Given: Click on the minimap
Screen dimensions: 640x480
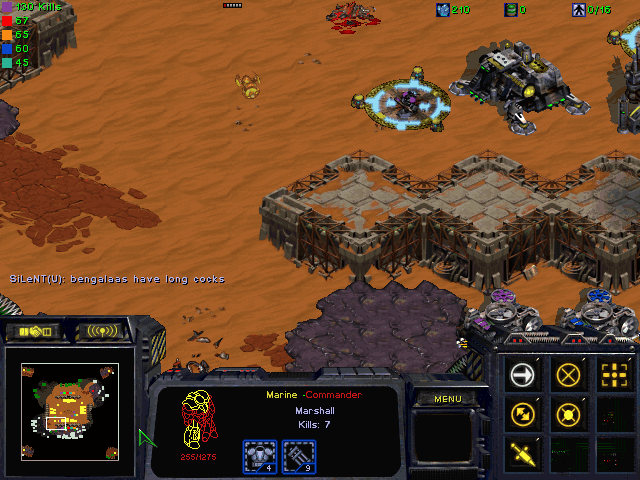Looking at the screenshot, I should click(69, 403).
